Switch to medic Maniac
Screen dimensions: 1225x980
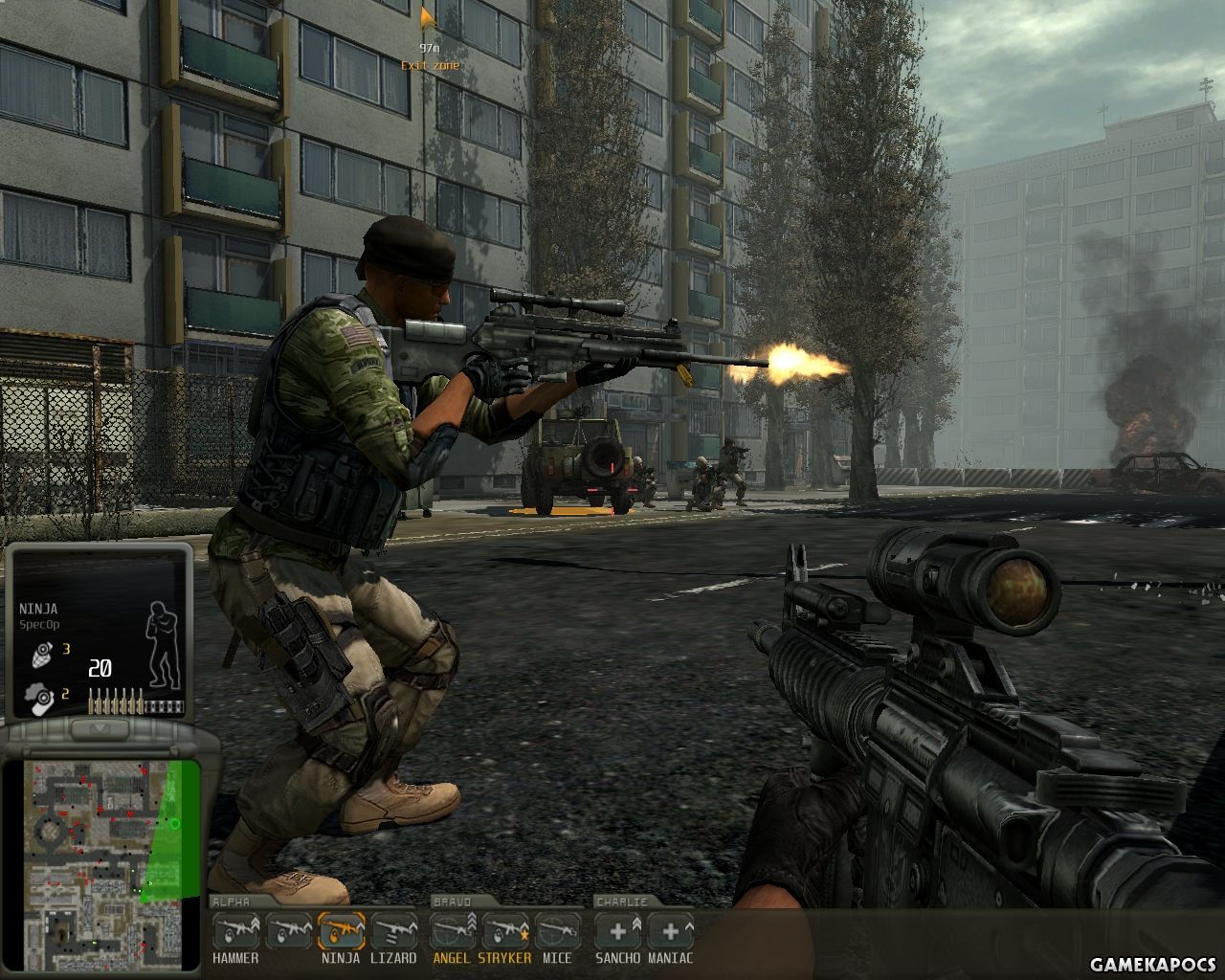[671, 931]
